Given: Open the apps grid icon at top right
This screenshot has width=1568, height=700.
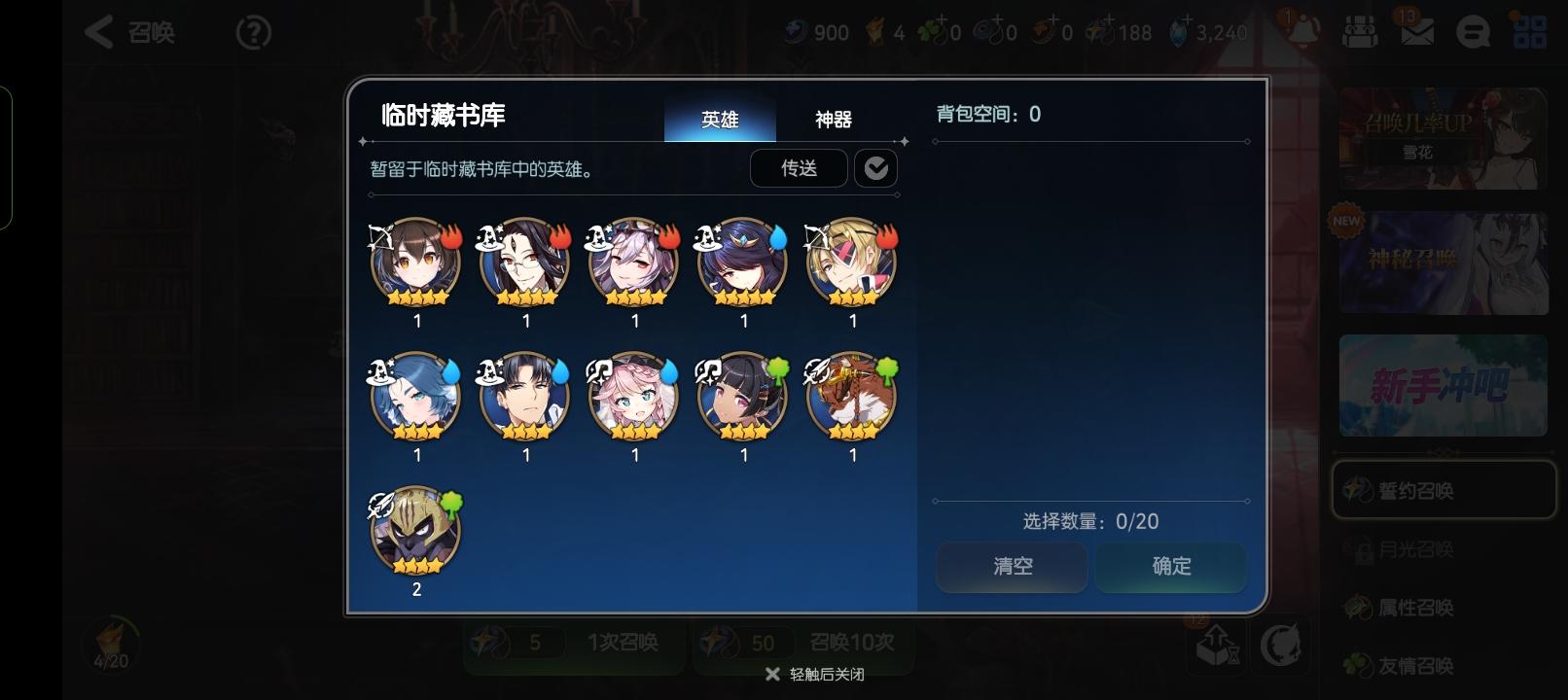Looking at the screenshot, I should (1531, 31).
